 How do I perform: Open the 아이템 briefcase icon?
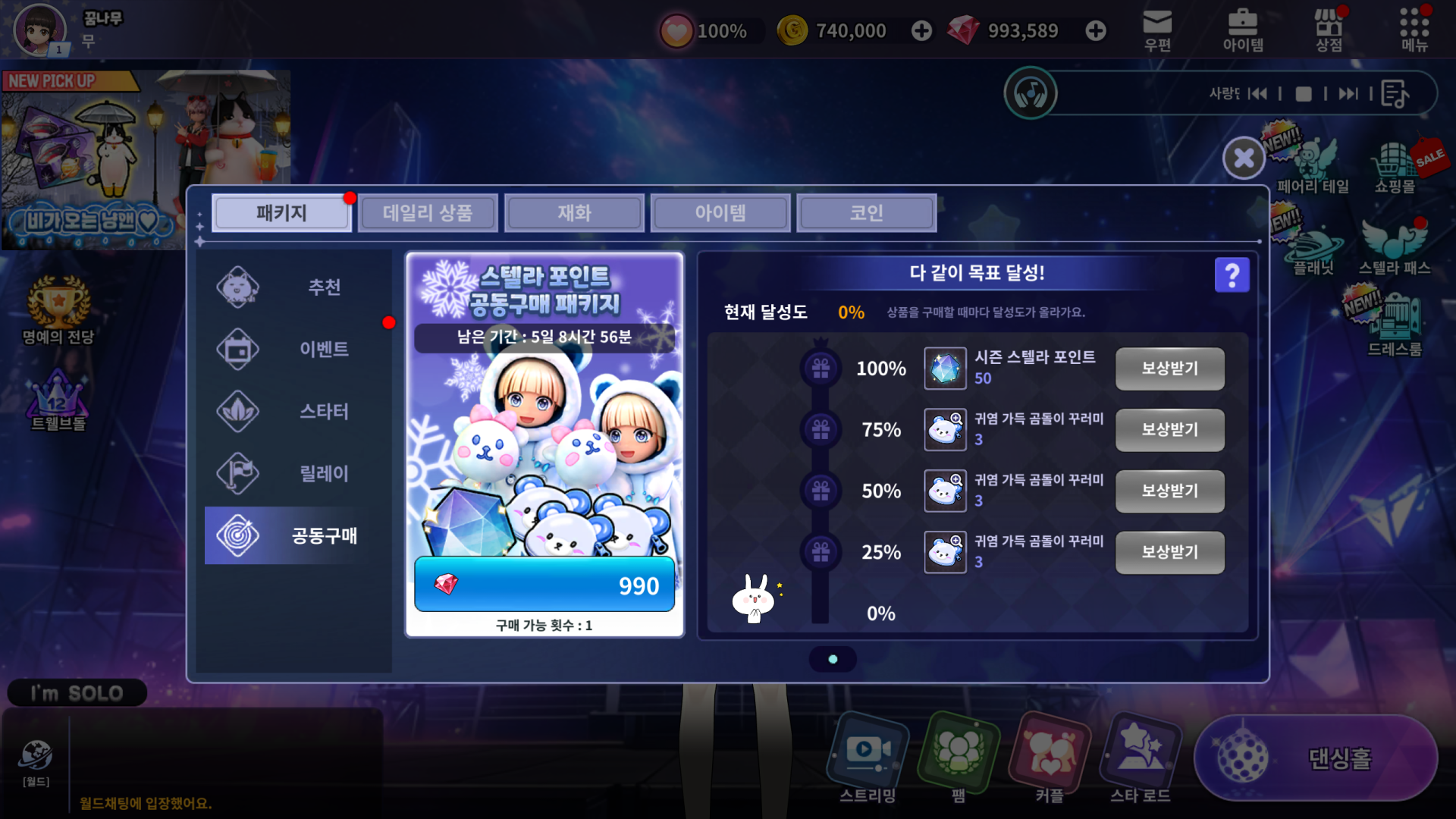[1243, 30]
